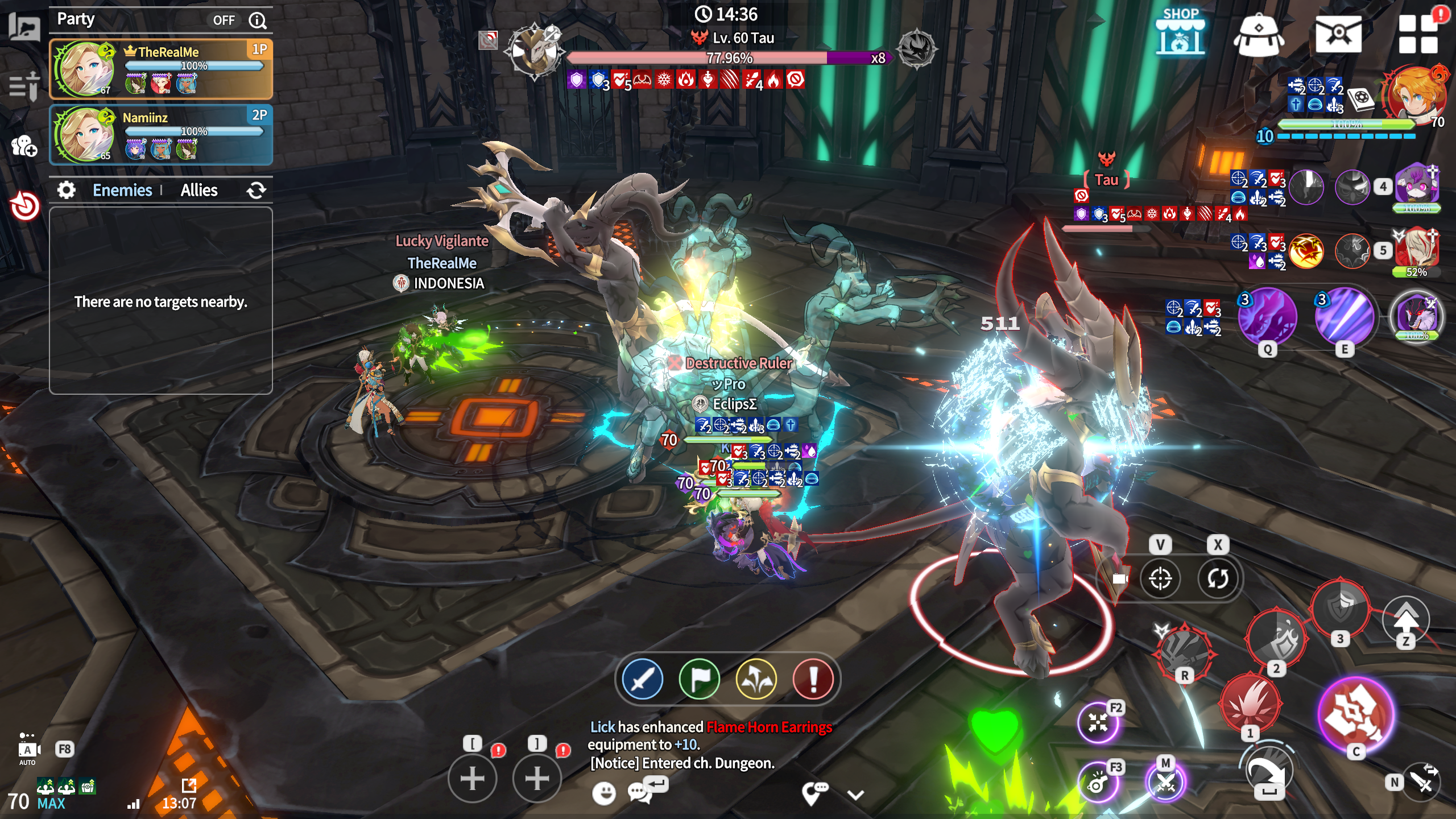Send the sword attack ping
The width and height of the screenshot is (1456, 819).
(643, 679)
